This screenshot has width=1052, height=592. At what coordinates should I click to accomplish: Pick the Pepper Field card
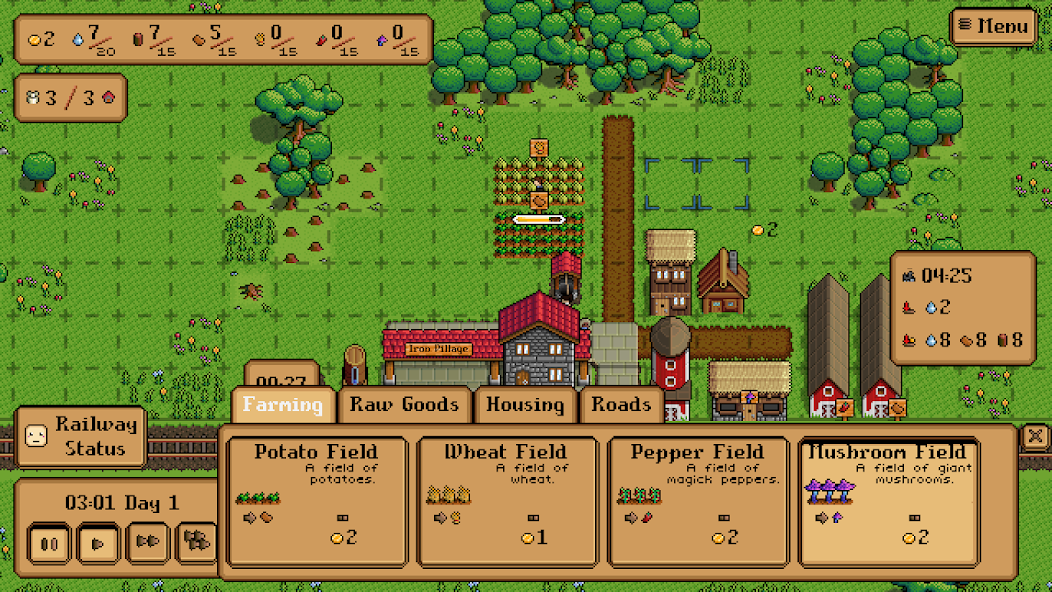(696, 501)
